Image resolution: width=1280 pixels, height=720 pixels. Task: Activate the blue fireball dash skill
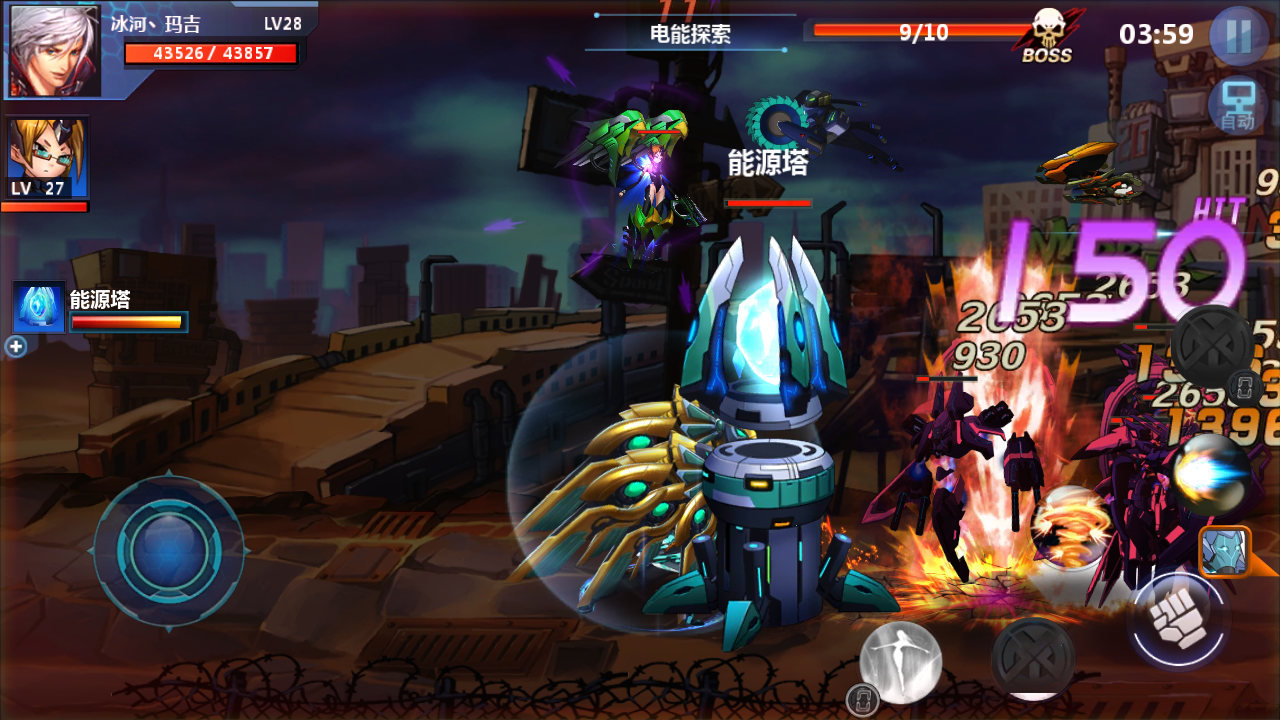coord(1210,475)
